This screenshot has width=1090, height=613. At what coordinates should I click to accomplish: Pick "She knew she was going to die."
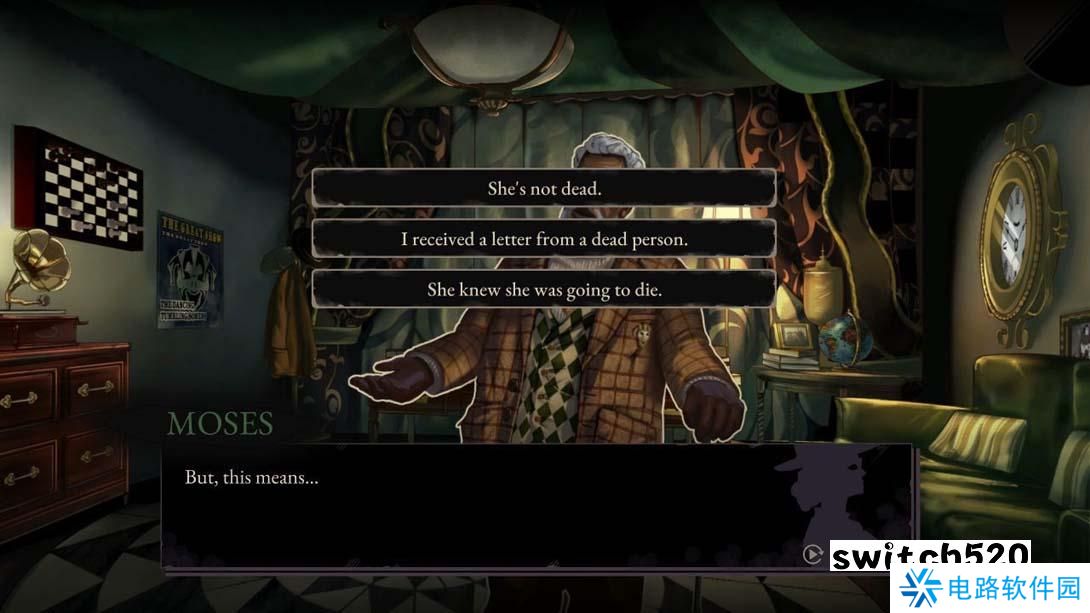pyautogui.click(x=544, y=290)
